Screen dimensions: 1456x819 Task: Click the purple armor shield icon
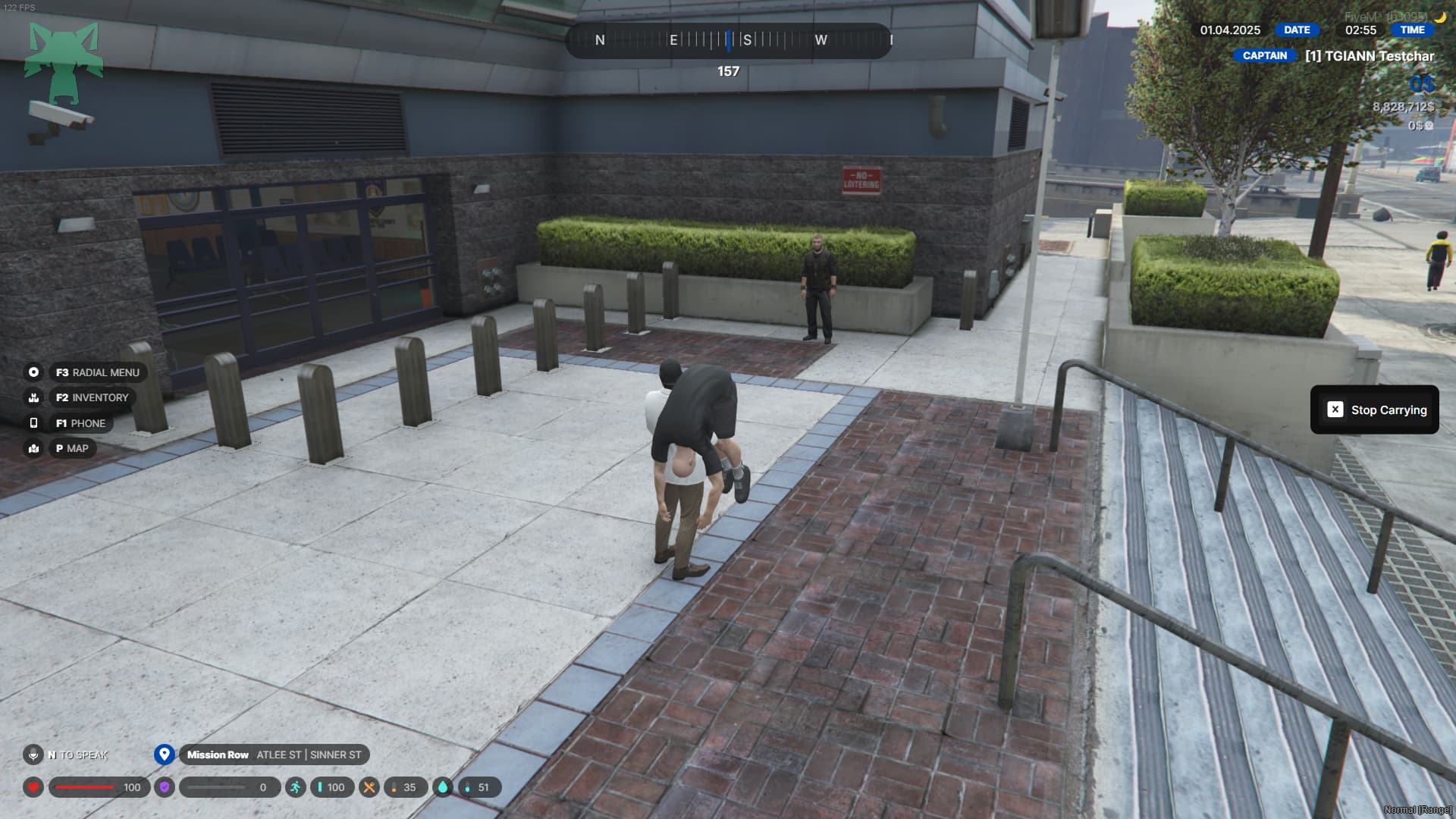click(166, 787)
